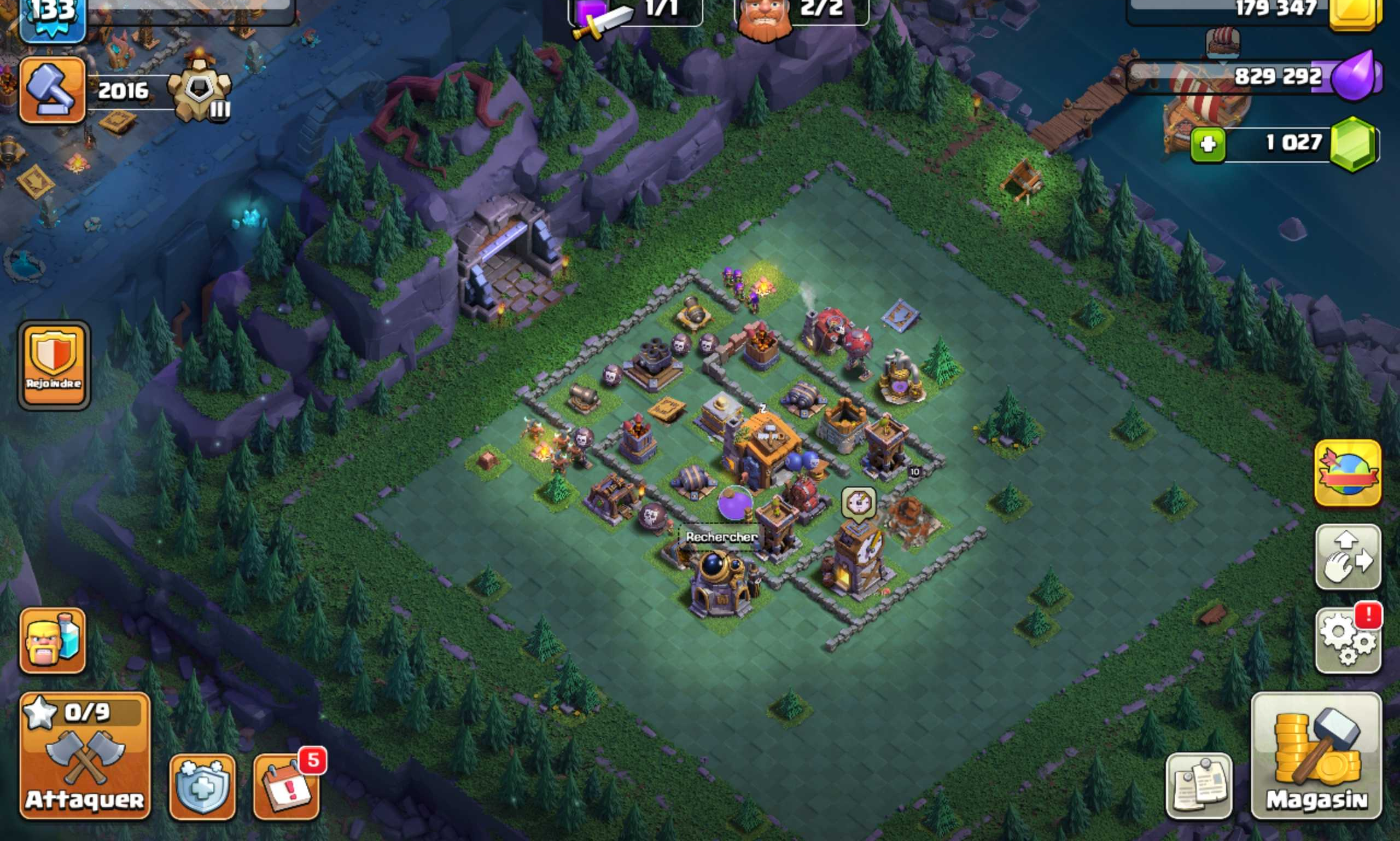Image resolution: width=1400 pixels, height=841 pixels.
Task: Open the barbarian and elixir army button
Action: [x=52, y=641]
